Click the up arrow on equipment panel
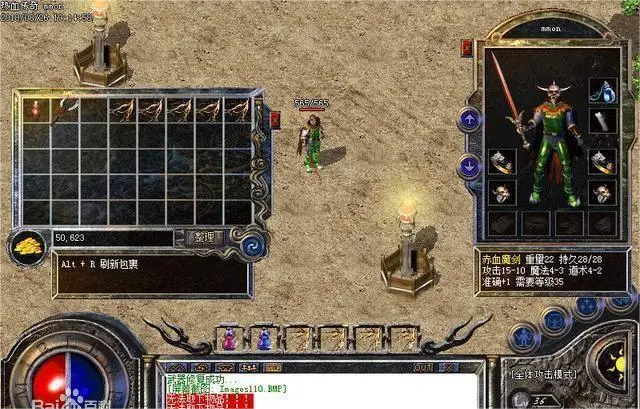This screenshot has width=640, height=409. point(467,119)
